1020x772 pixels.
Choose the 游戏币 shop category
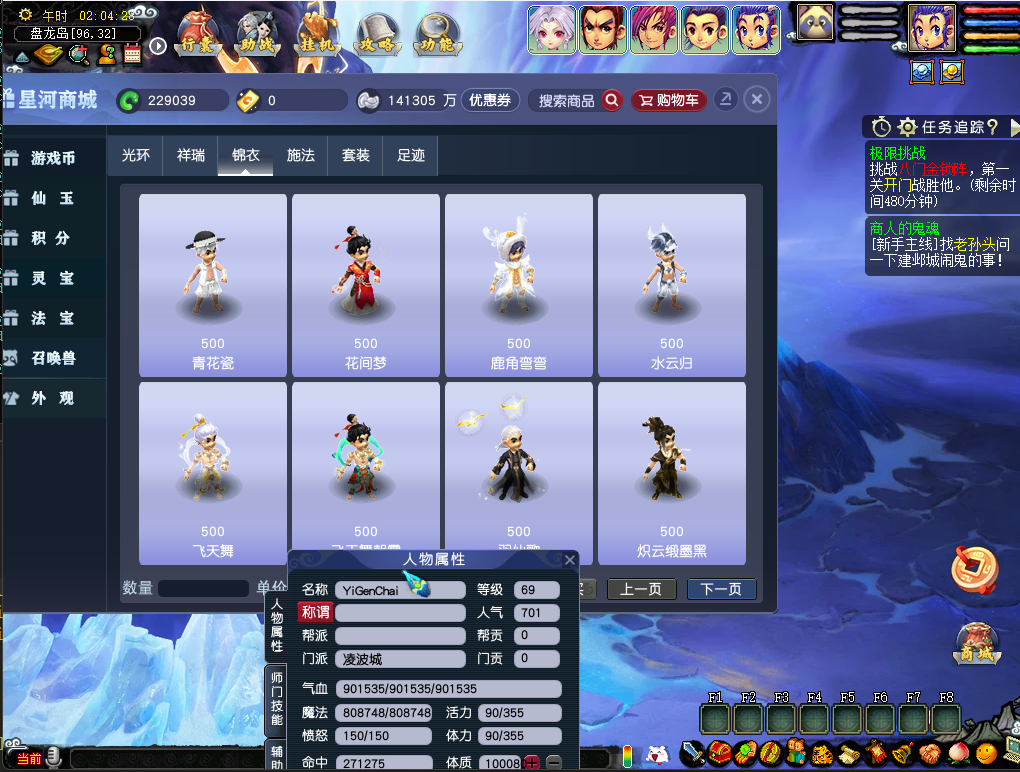click(53, 158)
